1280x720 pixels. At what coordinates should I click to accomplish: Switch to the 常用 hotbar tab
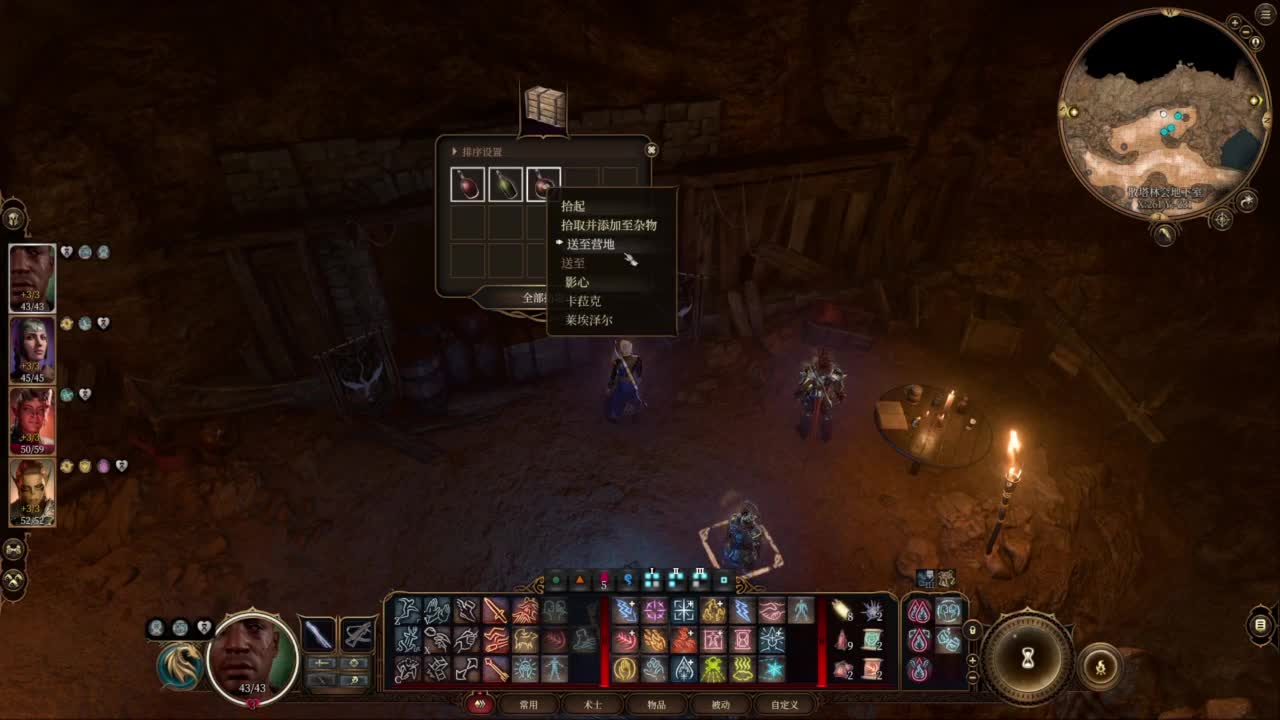pos(528,704)
